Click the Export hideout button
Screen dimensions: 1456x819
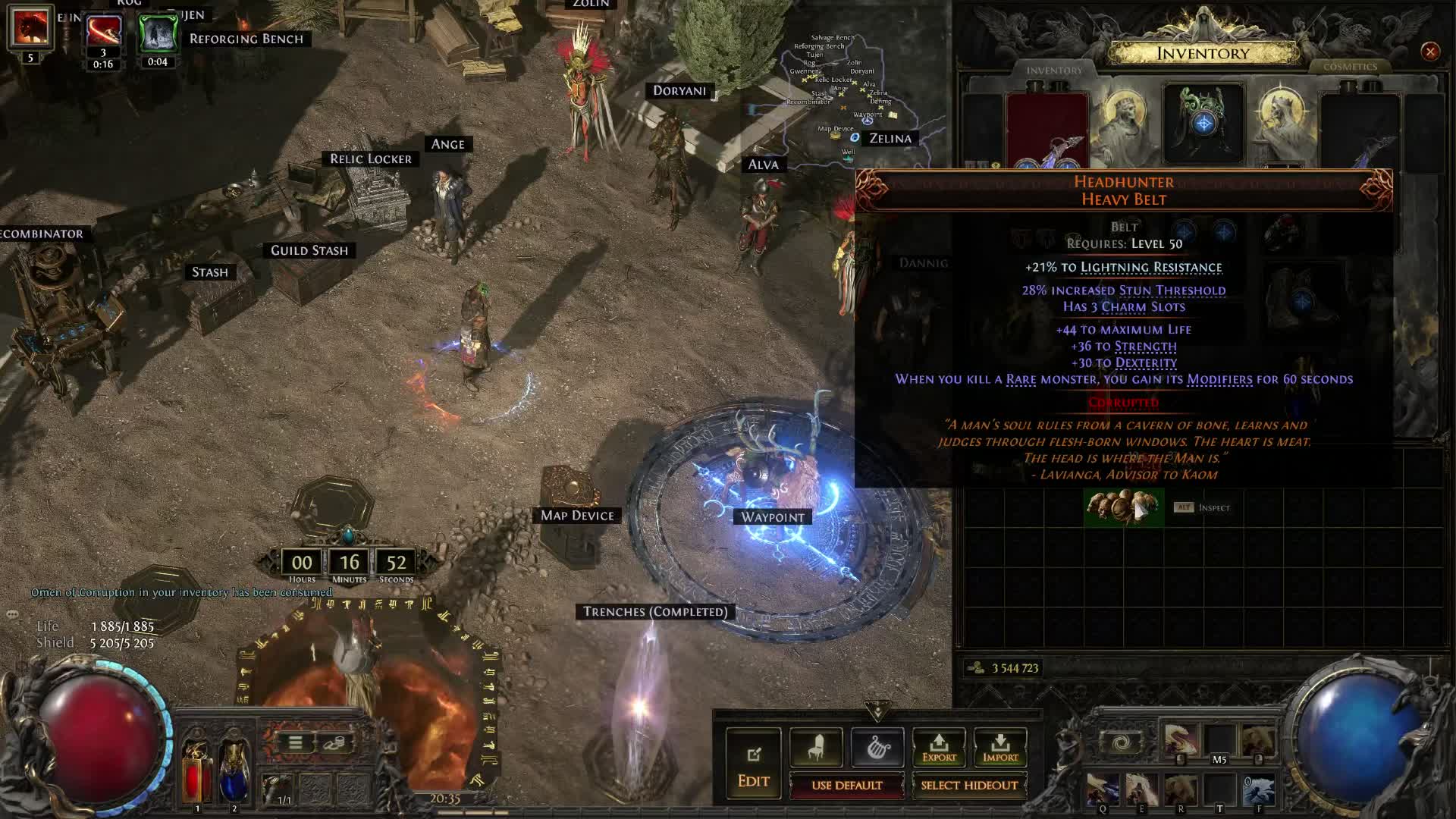tap(939, 748)
